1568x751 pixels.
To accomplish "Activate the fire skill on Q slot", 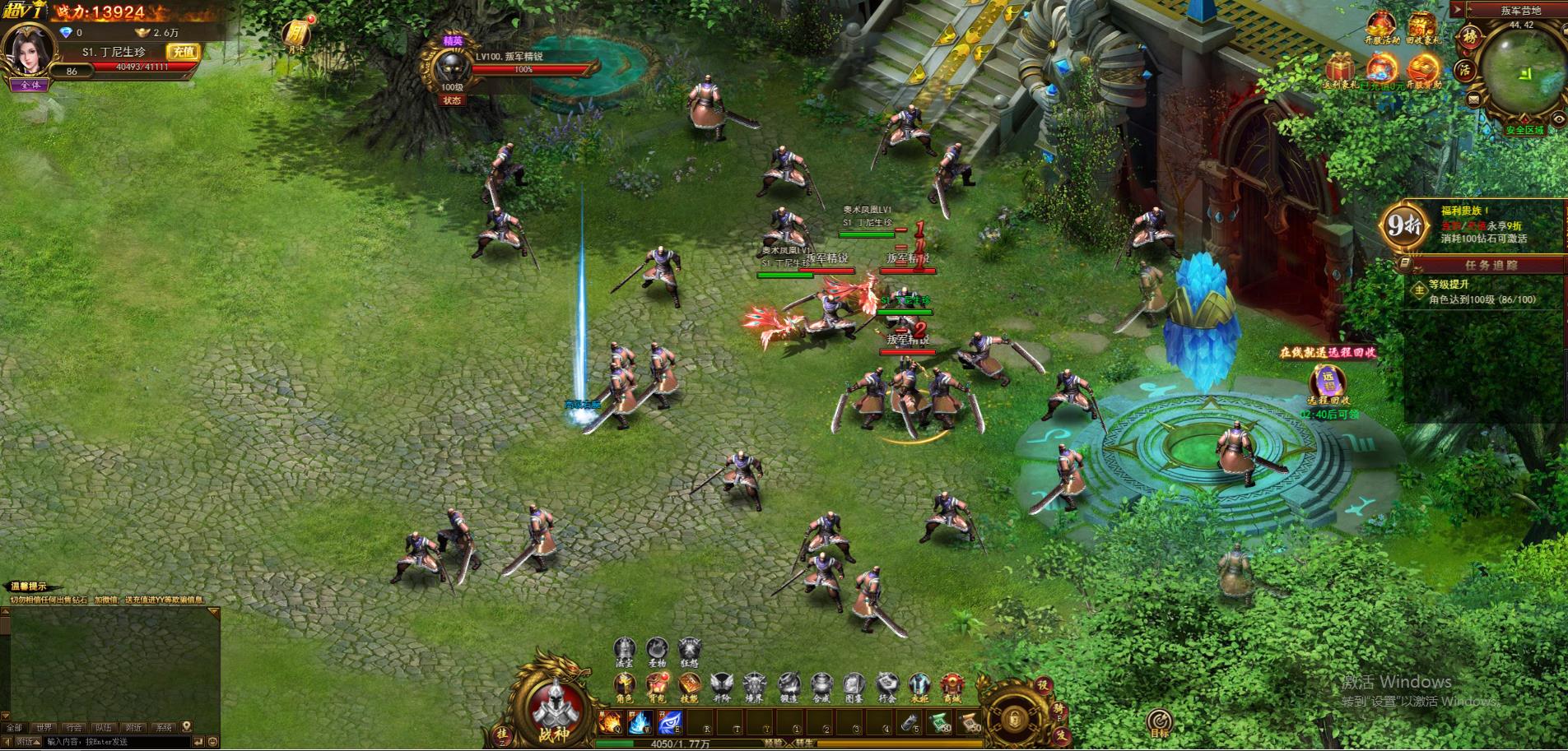I will 610,723.
